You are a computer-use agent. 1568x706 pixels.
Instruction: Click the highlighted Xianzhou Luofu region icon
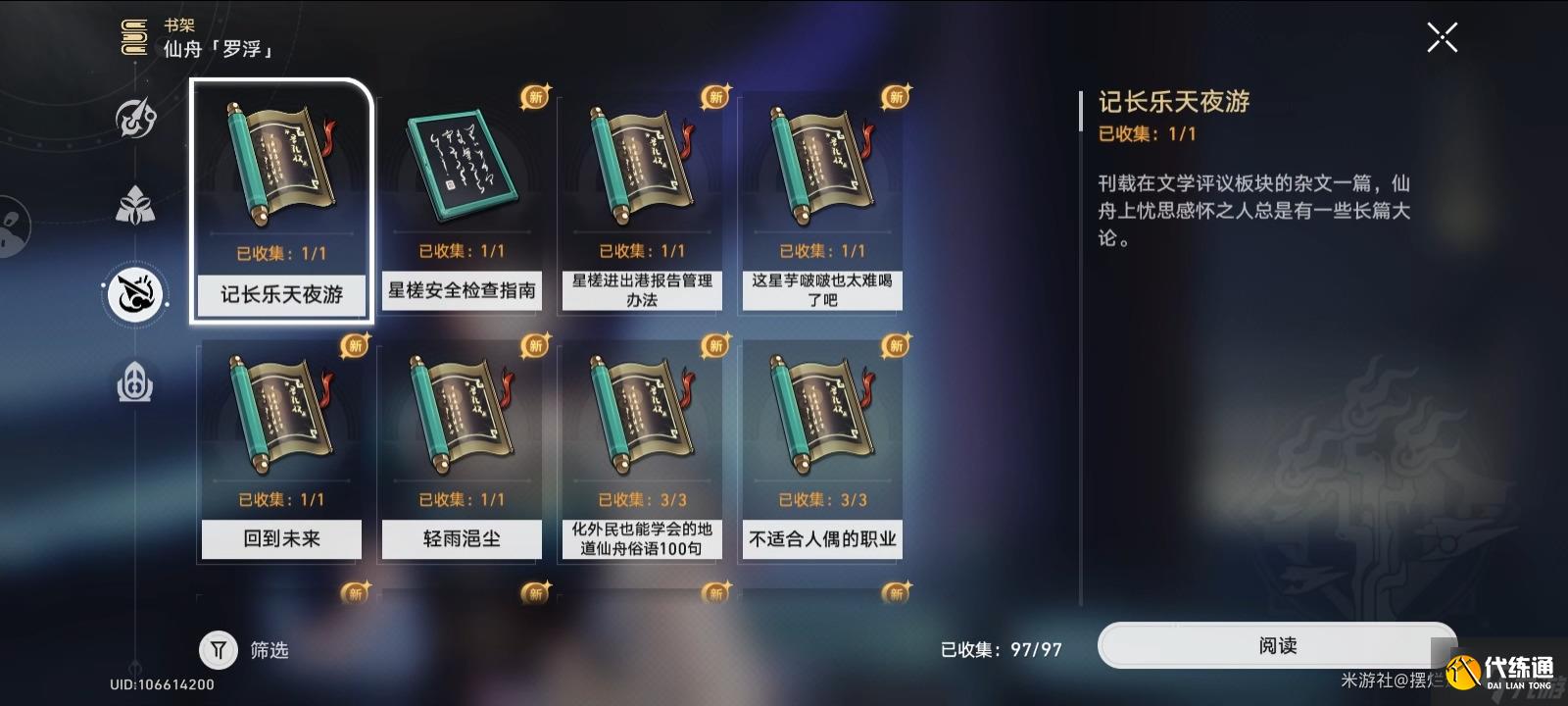tap(135, 294)
